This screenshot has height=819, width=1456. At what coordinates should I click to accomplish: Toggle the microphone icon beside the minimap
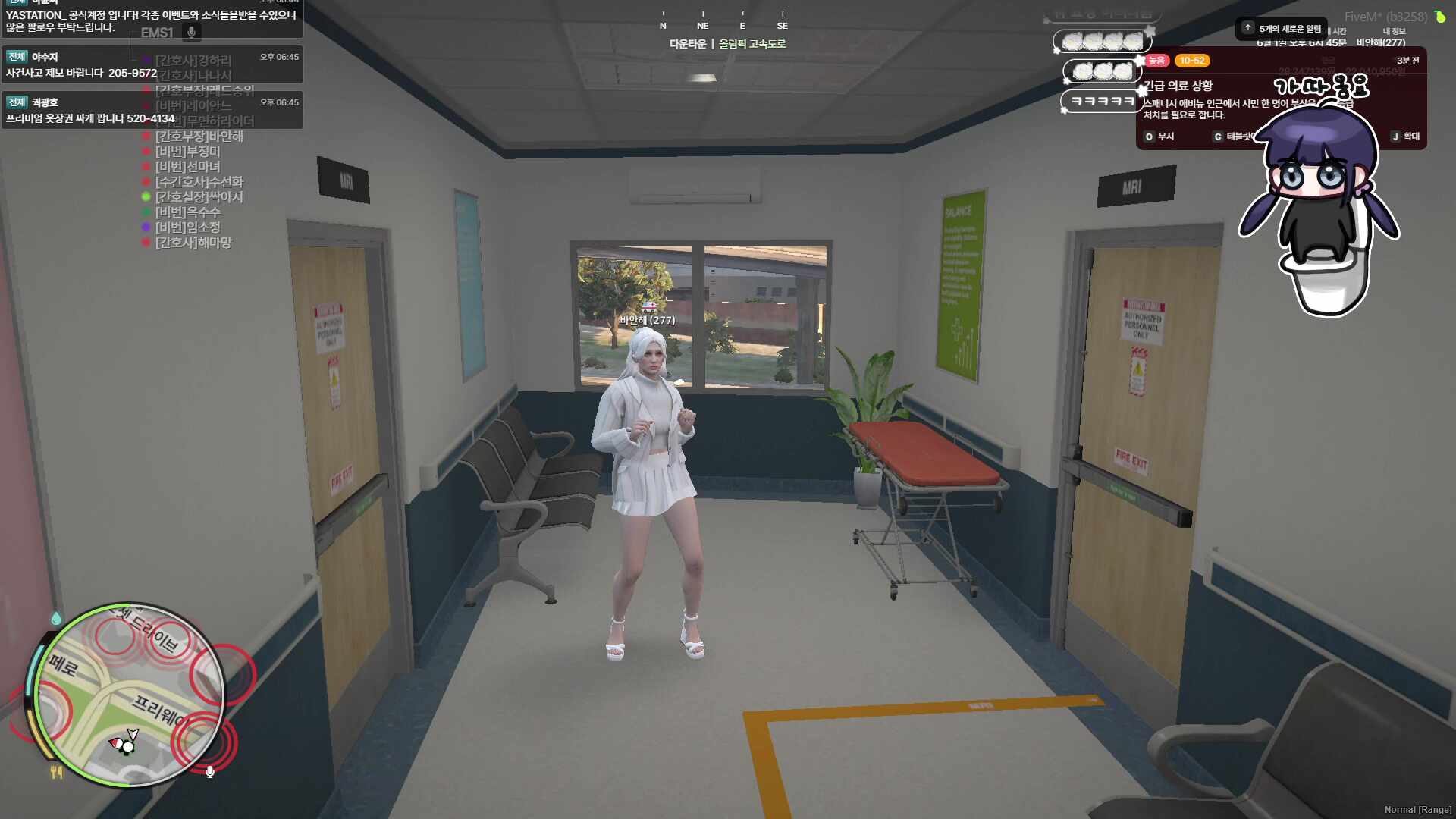point(210,772)
